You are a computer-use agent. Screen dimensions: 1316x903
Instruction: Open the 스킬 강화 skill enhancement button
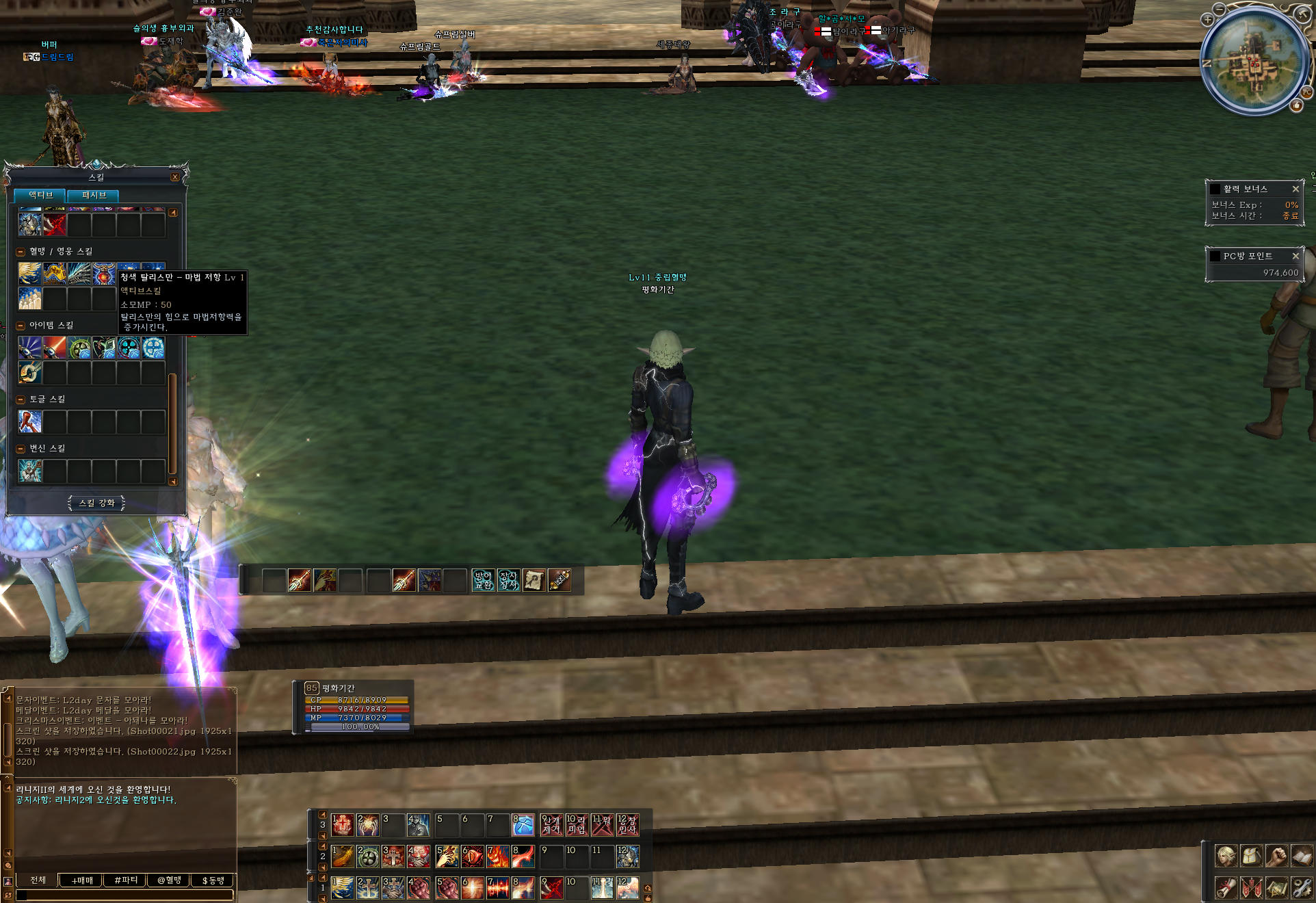point(96,503)
